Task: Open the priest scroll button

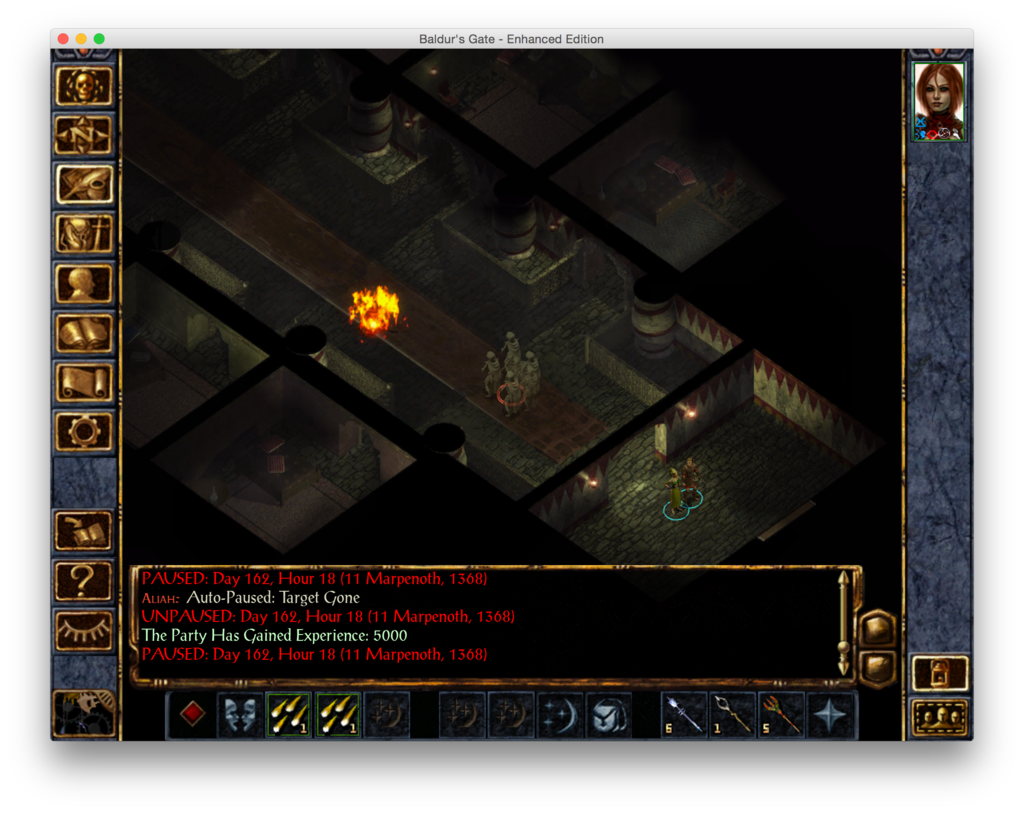Action: click(x=84, y=381)
